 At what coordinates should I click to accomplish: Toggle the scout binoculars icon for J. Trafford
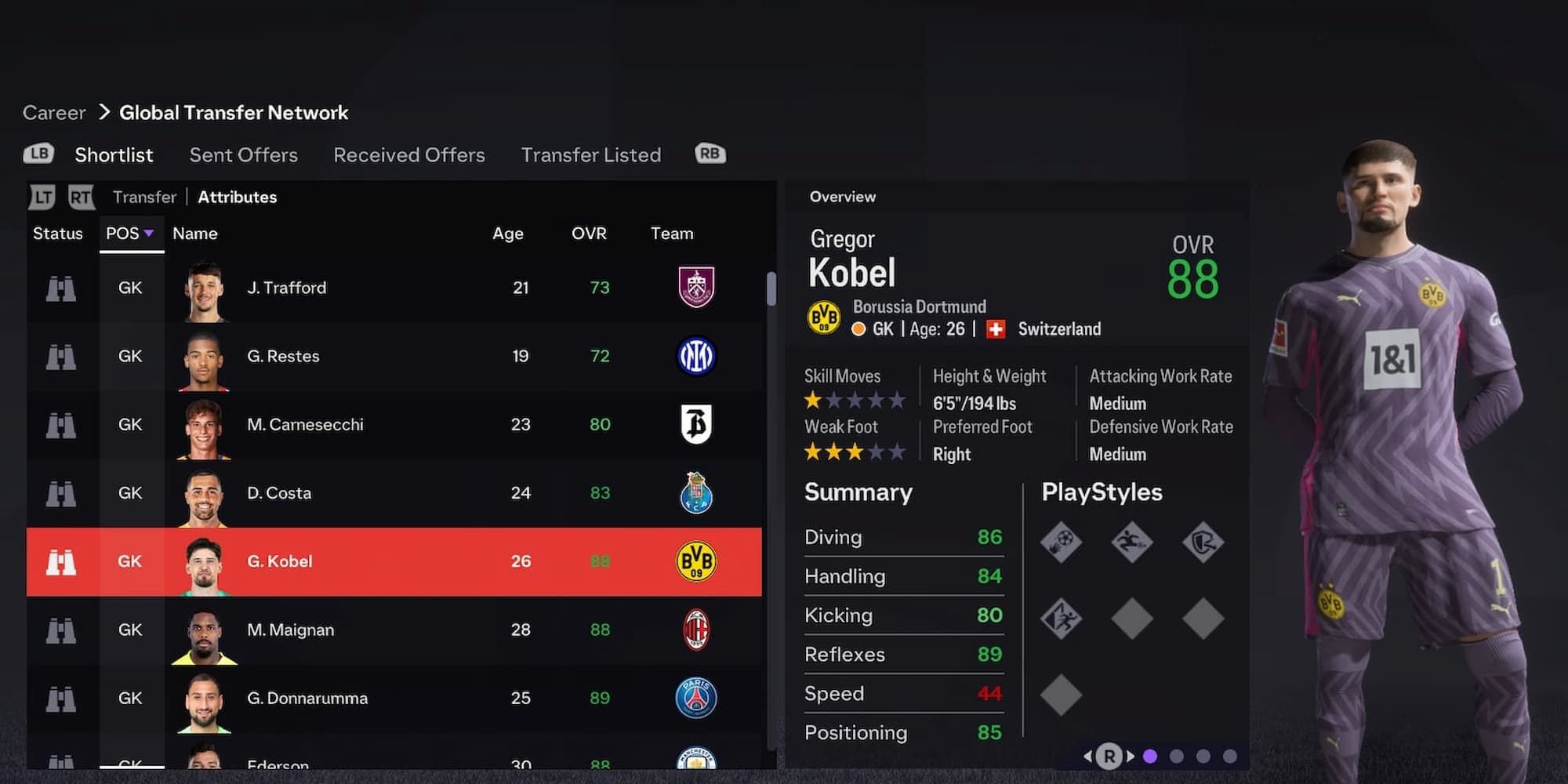(63, 288)
